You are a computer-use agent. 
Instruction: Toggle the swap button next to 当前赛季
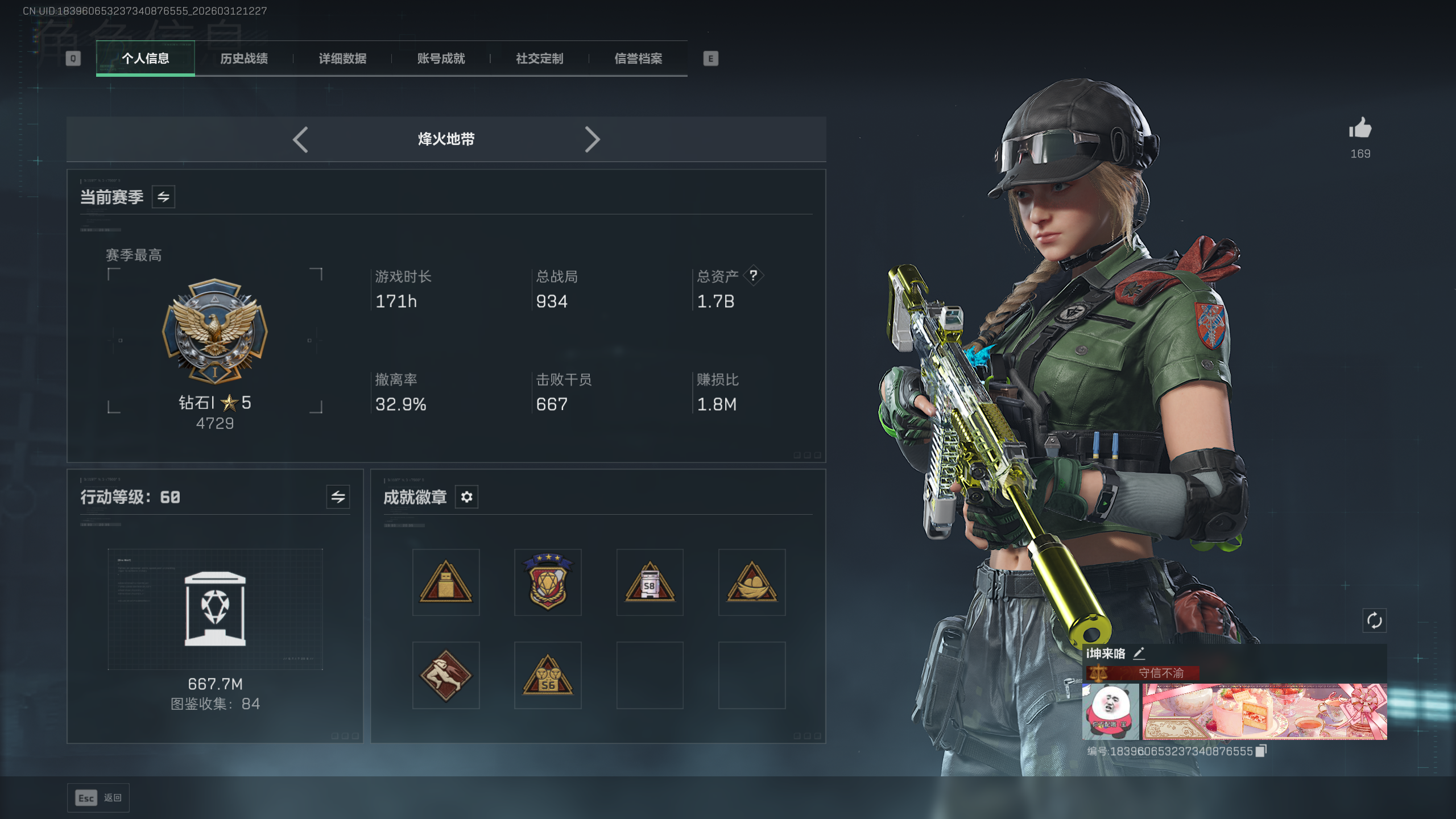pos(163,197)
